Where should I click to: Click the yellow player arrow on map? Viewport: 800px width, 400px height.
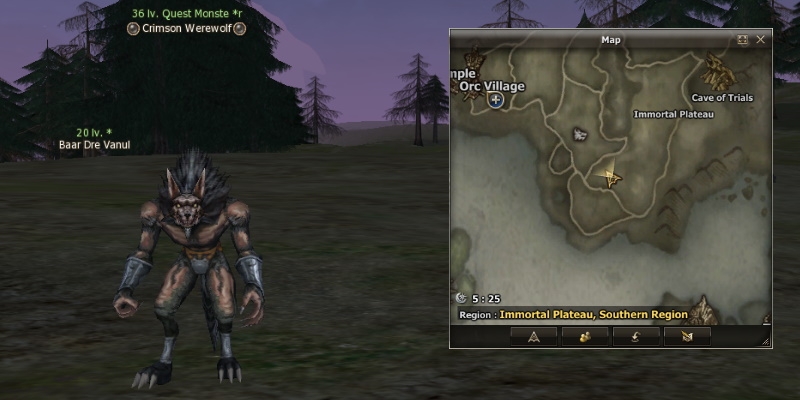pos(609,177)
